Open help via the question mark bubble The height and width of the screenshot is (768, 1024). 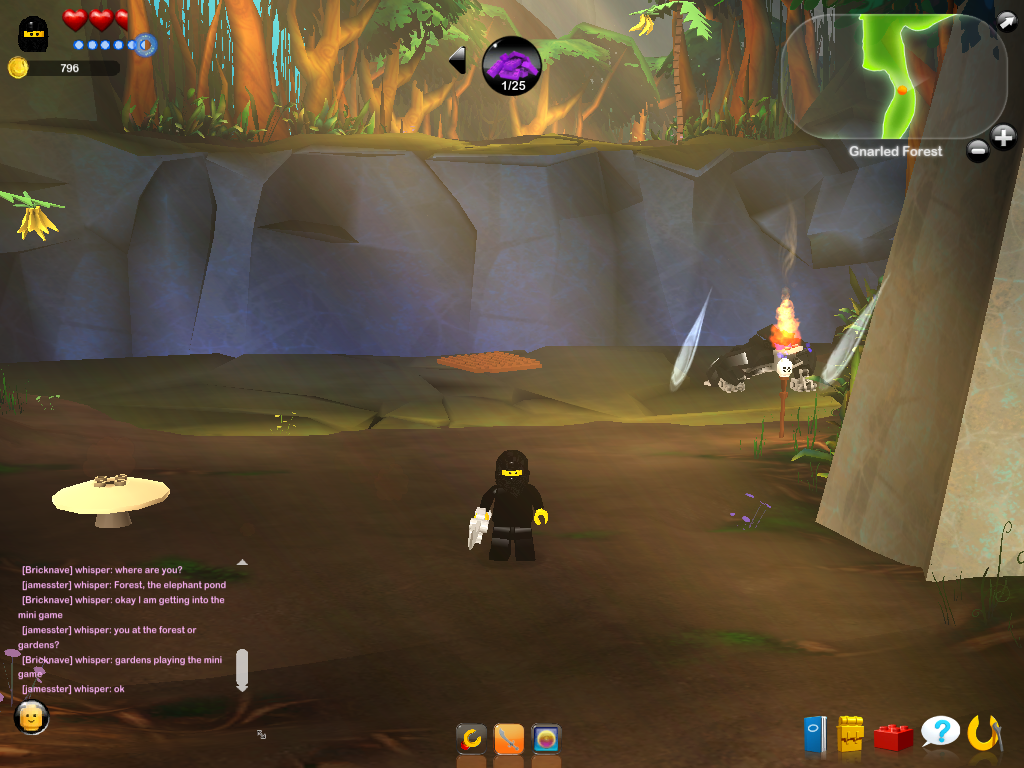(940, 733)
